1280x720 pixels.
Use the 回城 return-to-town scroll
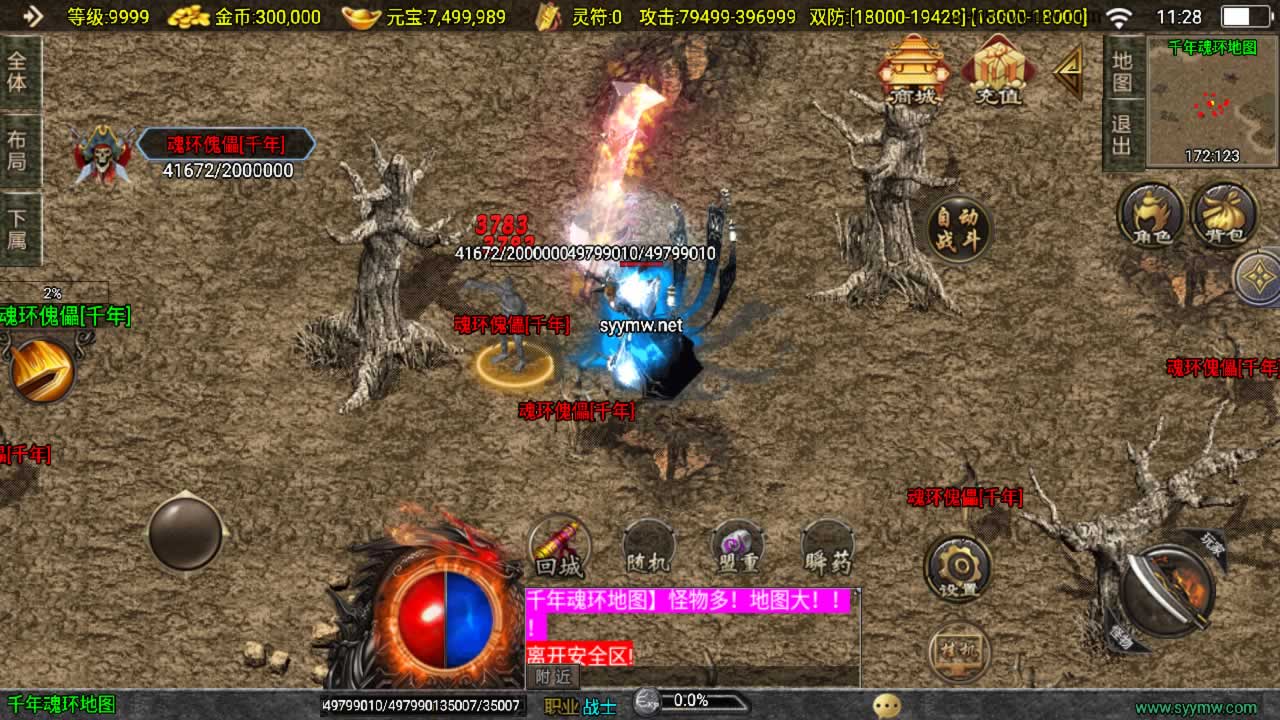tap(559, 547)
